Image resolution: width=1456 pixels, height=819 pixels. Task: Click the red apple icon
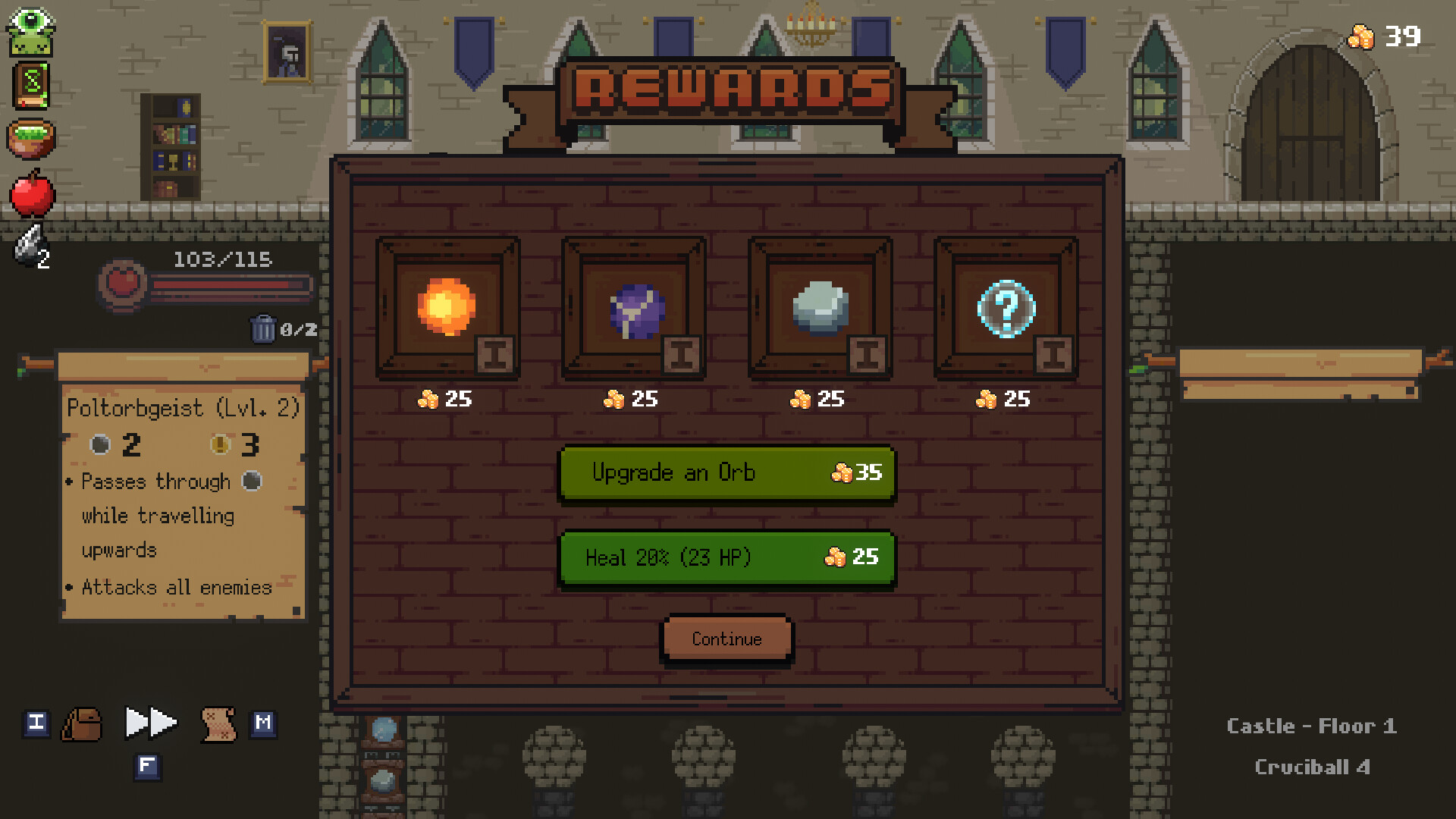[x=31, y=195]
